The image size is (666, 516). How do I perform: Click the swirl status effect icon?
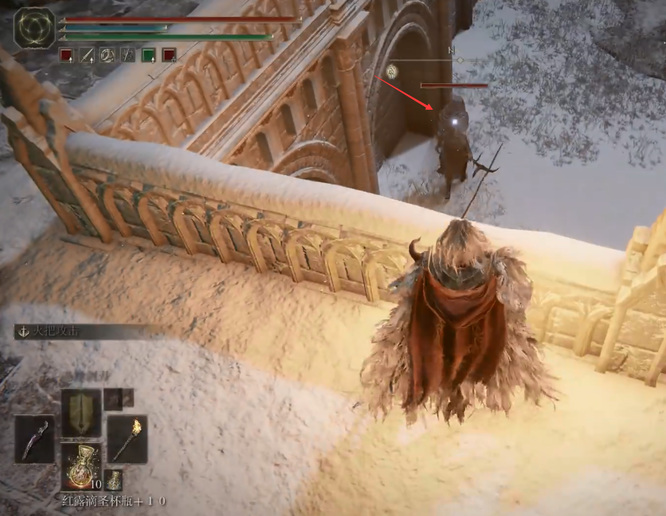tap(107, 55)
